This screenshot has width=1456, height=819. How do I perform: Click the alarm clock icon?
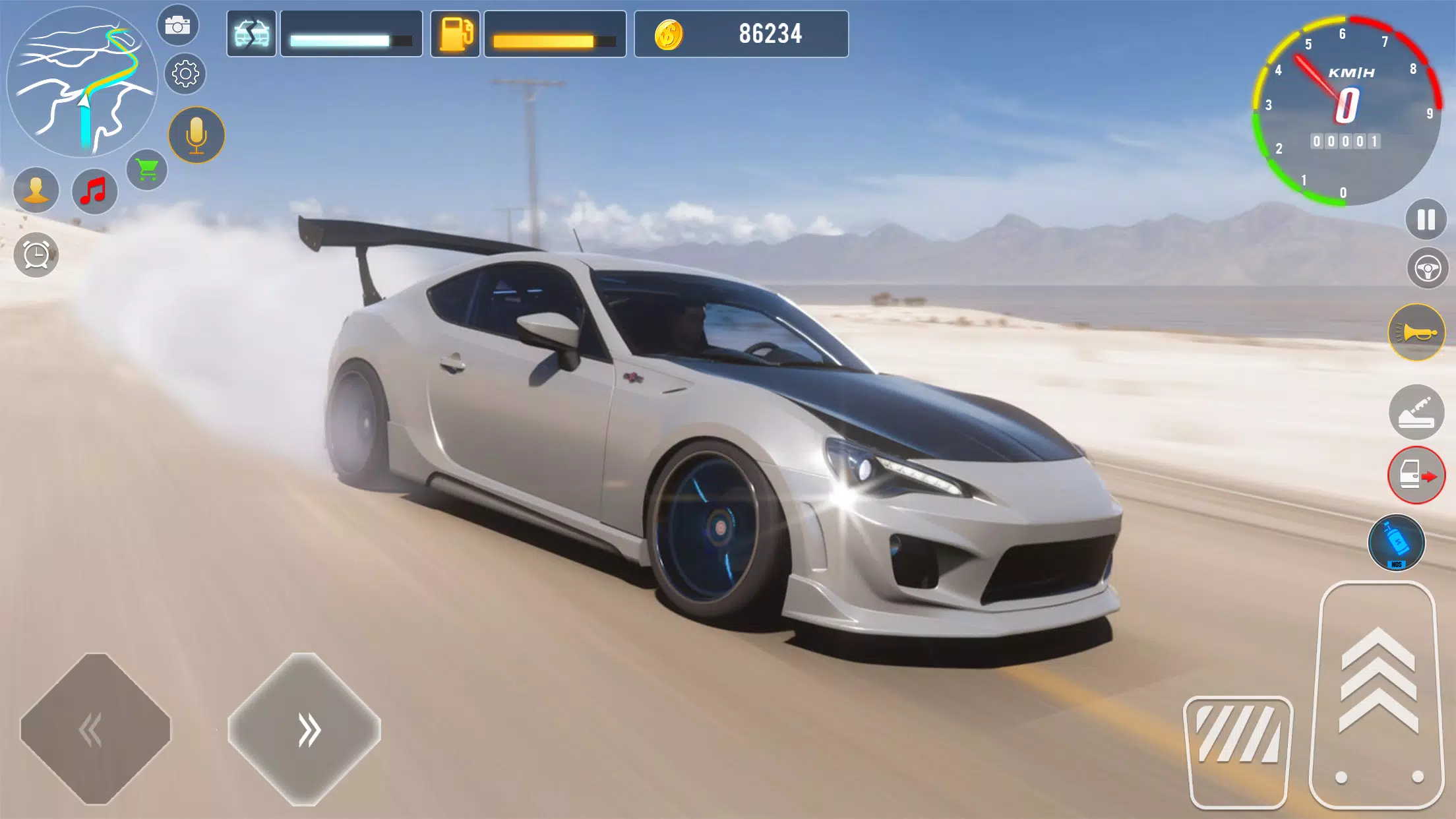tap(36, 255)
